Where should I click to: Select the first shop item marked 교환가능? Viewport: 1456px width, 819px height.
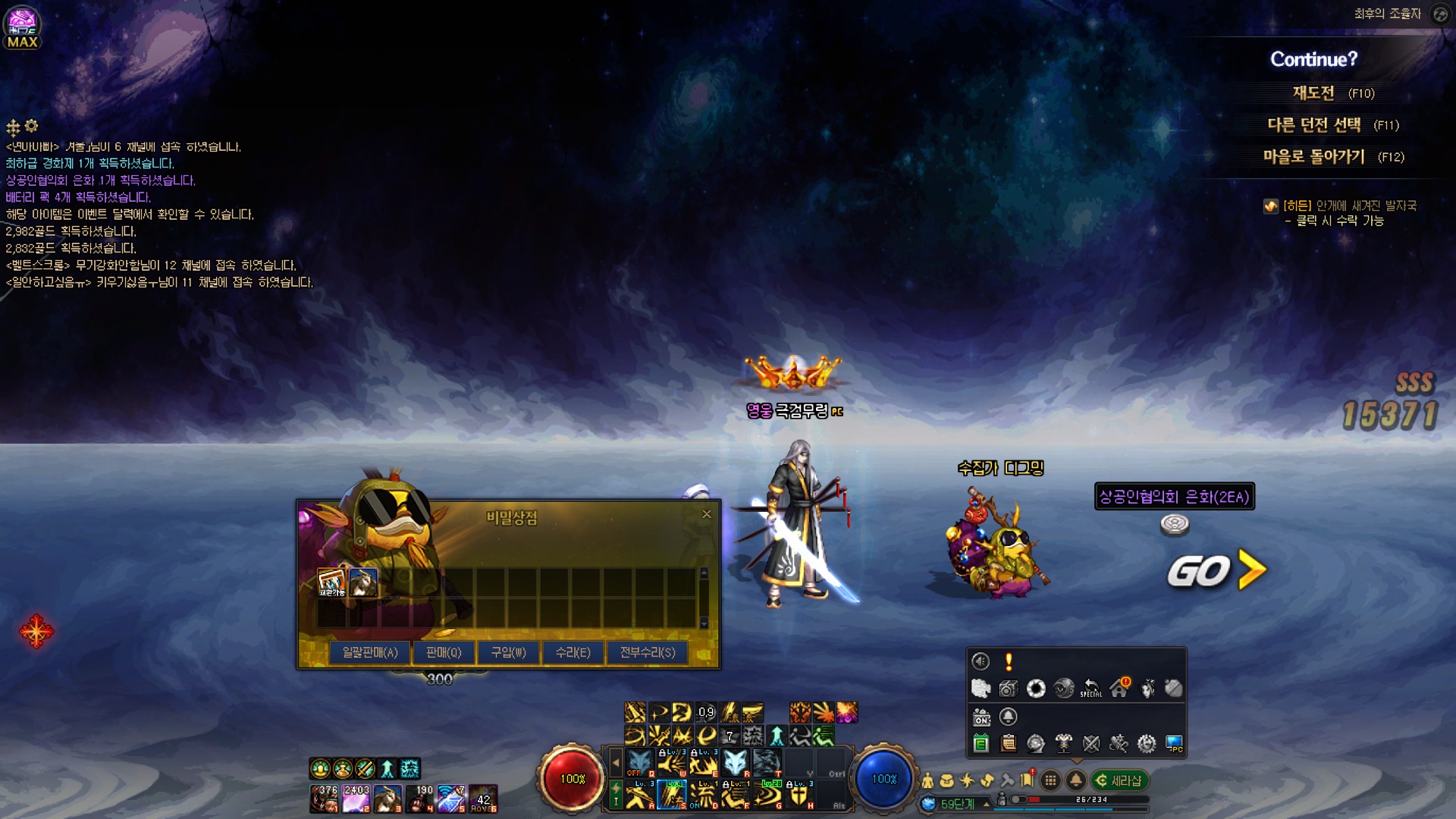[331, 582]
